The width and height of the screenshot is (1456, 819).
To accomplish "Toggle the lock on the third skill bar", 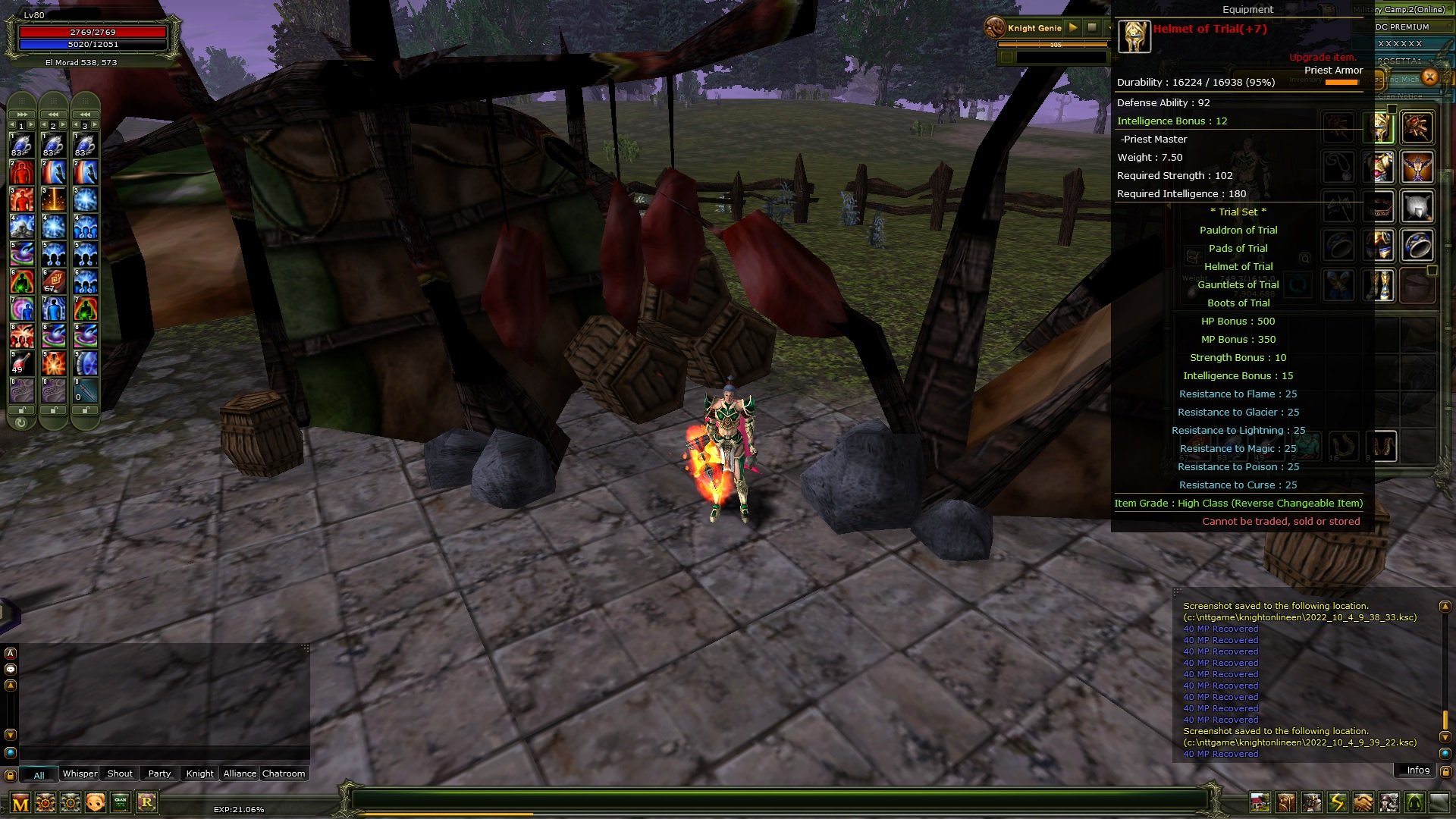I will (86, 408).
